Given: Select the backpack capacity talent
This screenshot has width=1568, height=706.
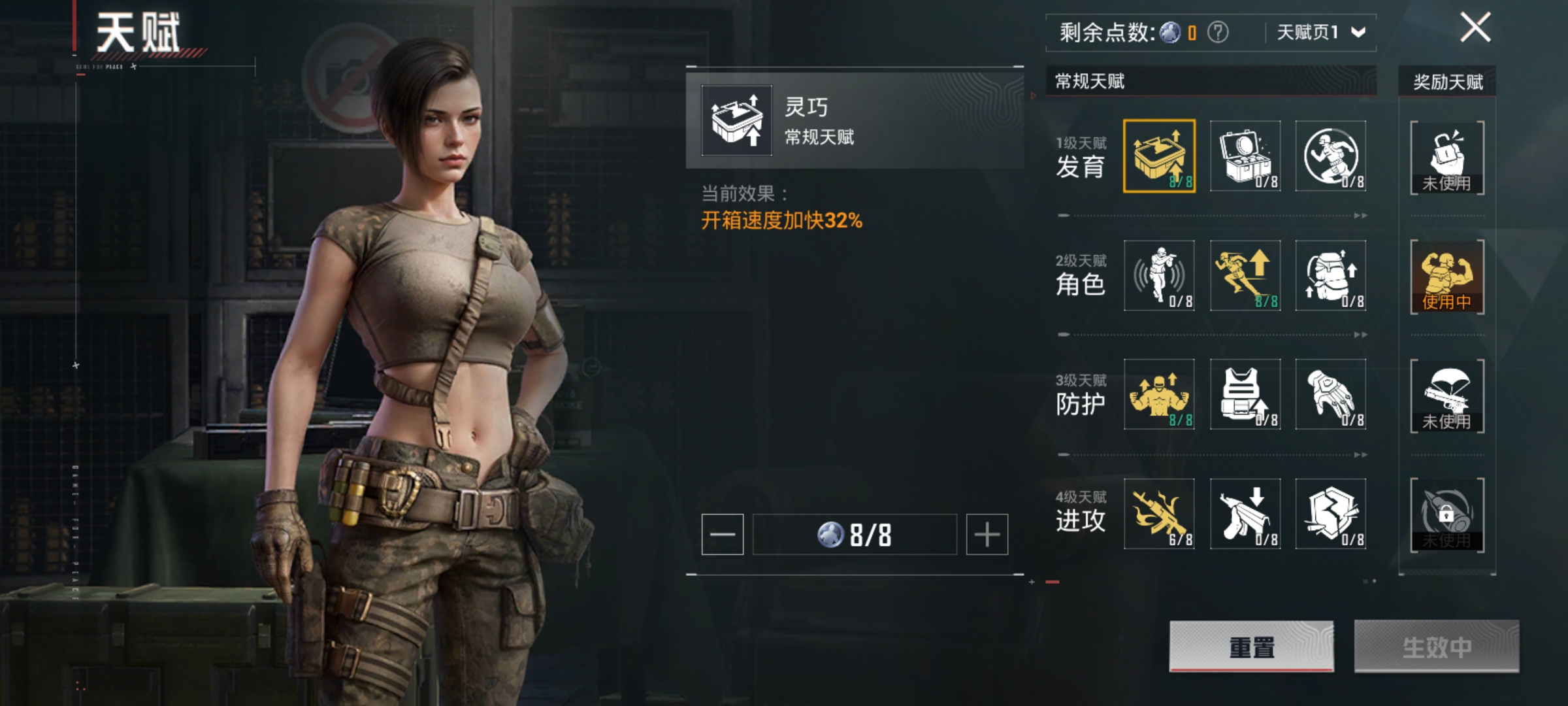Looking at the screenshot, I should [x=1331, y=275].
